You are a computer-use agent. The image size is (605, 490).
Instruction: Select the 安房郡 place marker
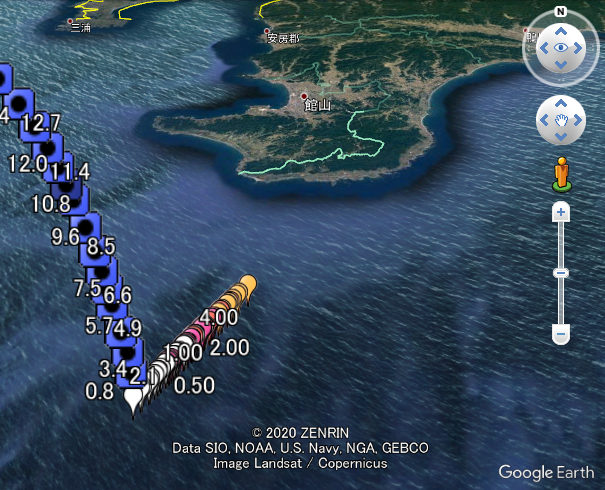[x=267, y=33]
